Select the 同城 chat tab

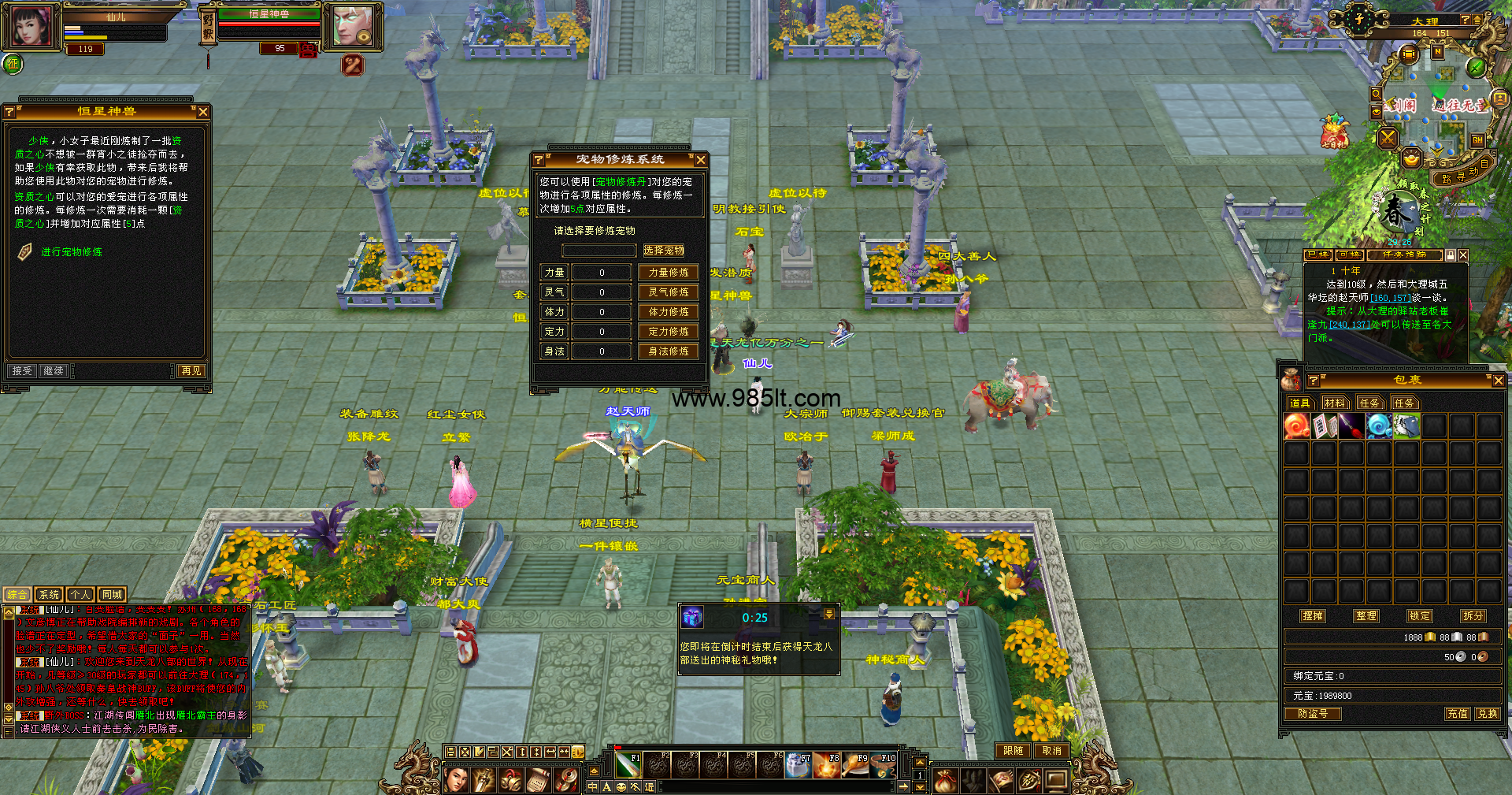(x=112, y=595)
